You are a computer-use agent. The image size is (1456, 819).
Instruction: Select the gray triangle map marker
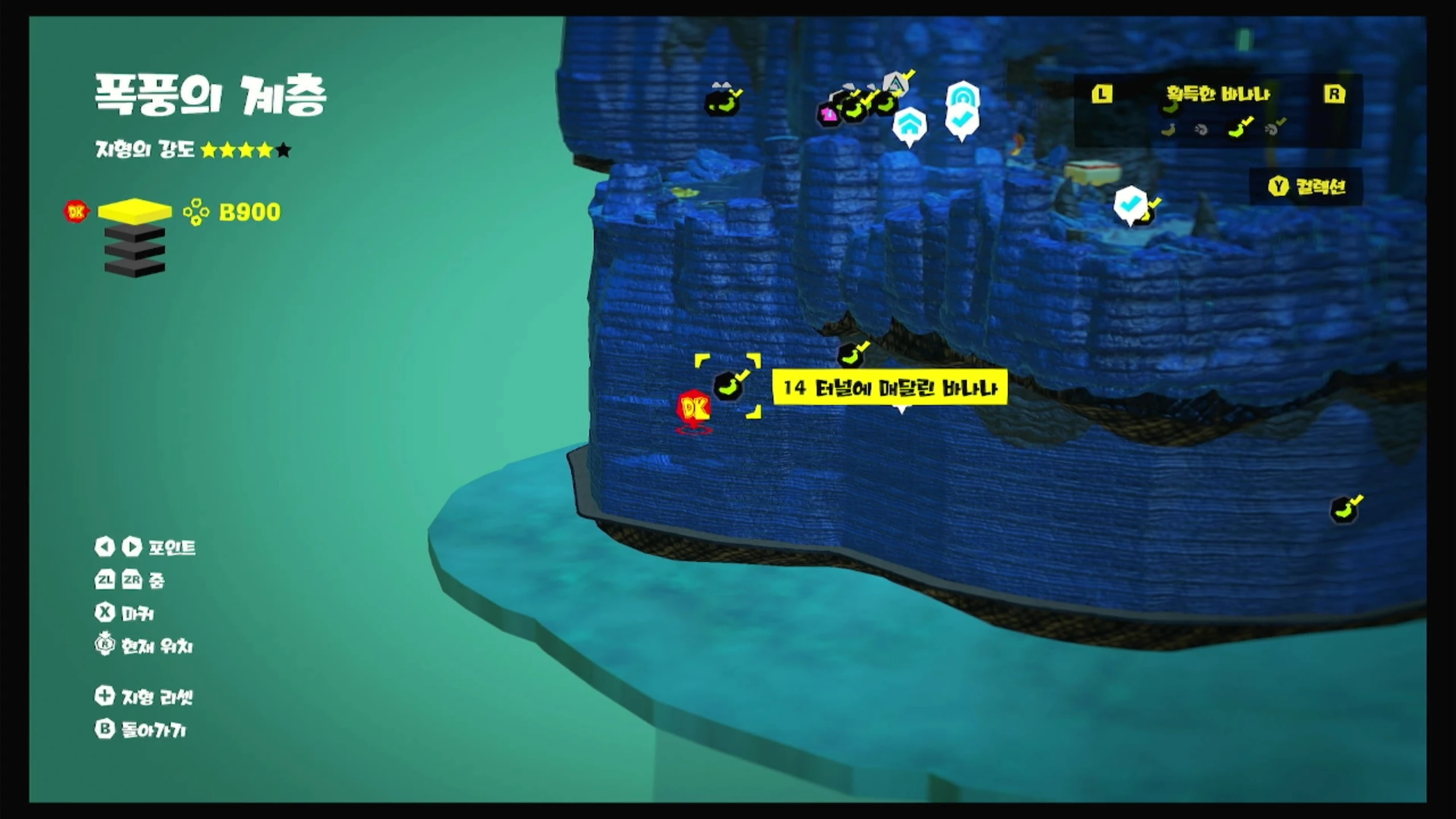pyautogui.click(x=896, y=85)
